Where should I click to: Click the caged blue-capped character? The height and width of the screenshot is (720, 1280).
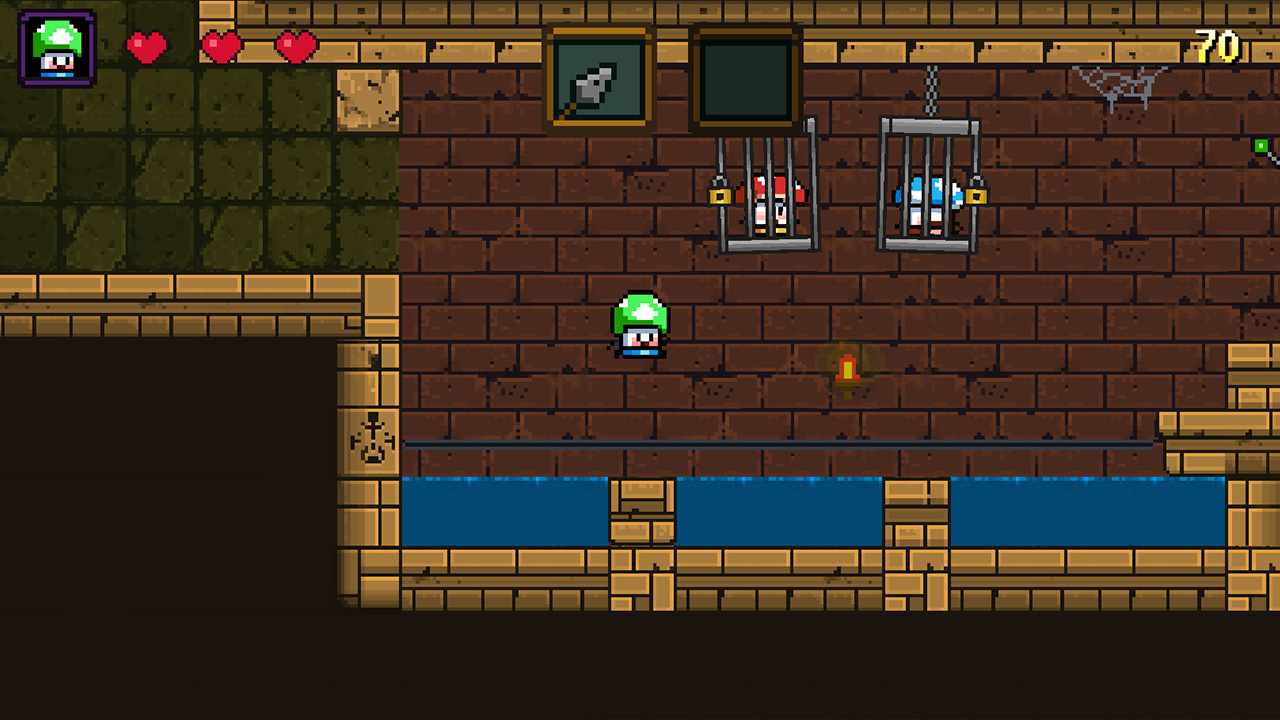925,200
